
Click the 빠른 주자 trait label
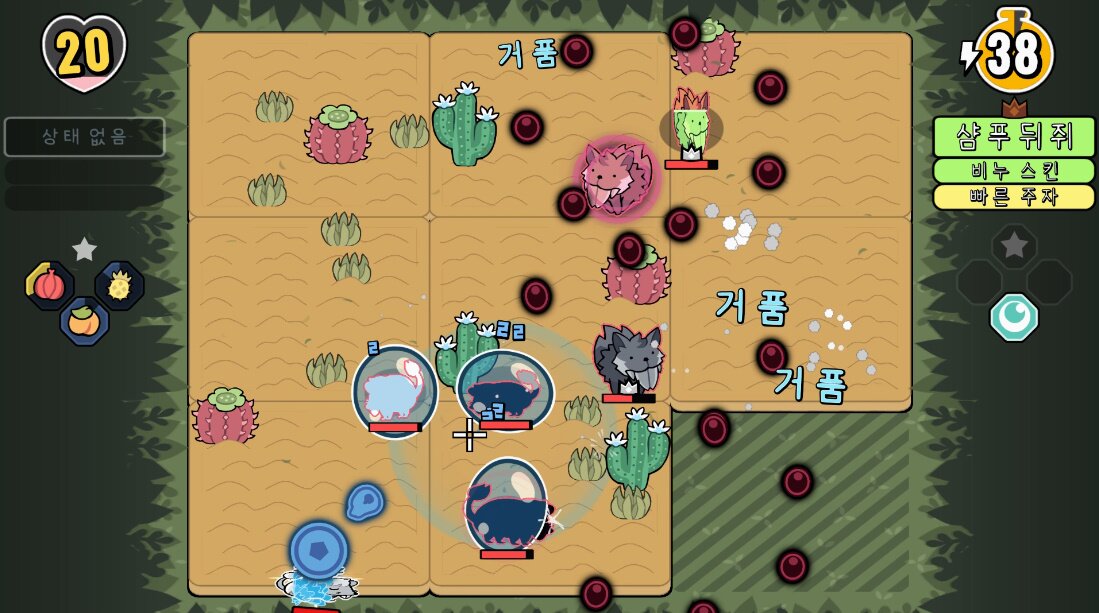tap(1013, 197)
